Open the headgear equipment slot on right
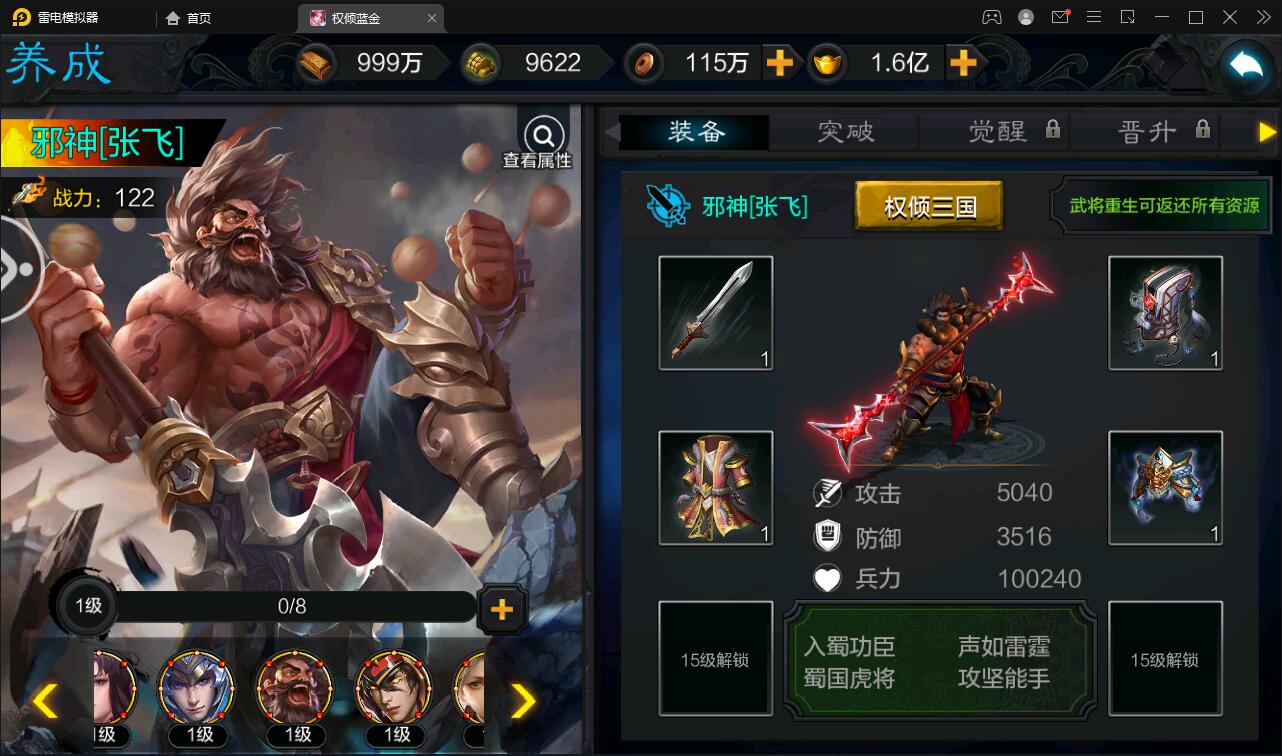Image resolution: width=1282 pixels, height=756 pixels. 1164,312
